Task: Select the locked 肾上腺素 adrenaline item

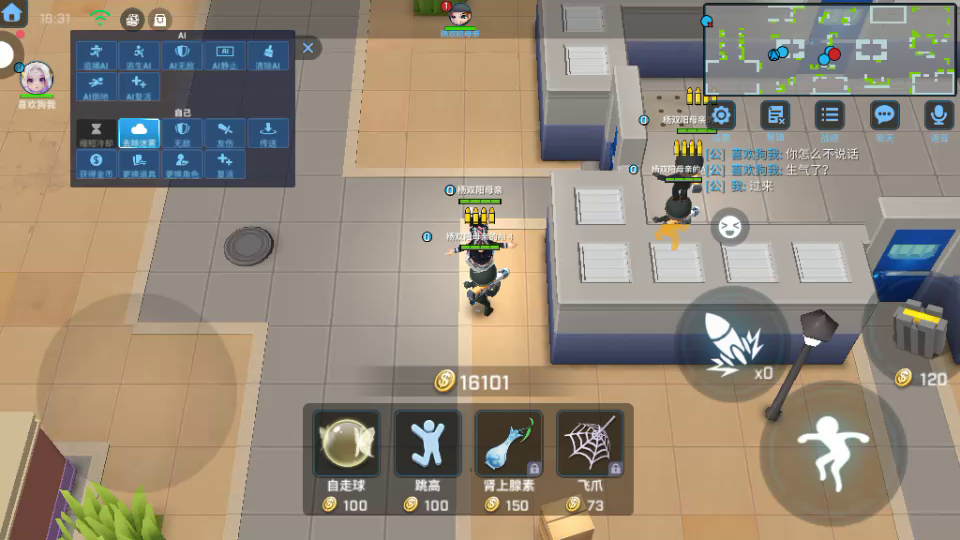Action: point(509,443)
